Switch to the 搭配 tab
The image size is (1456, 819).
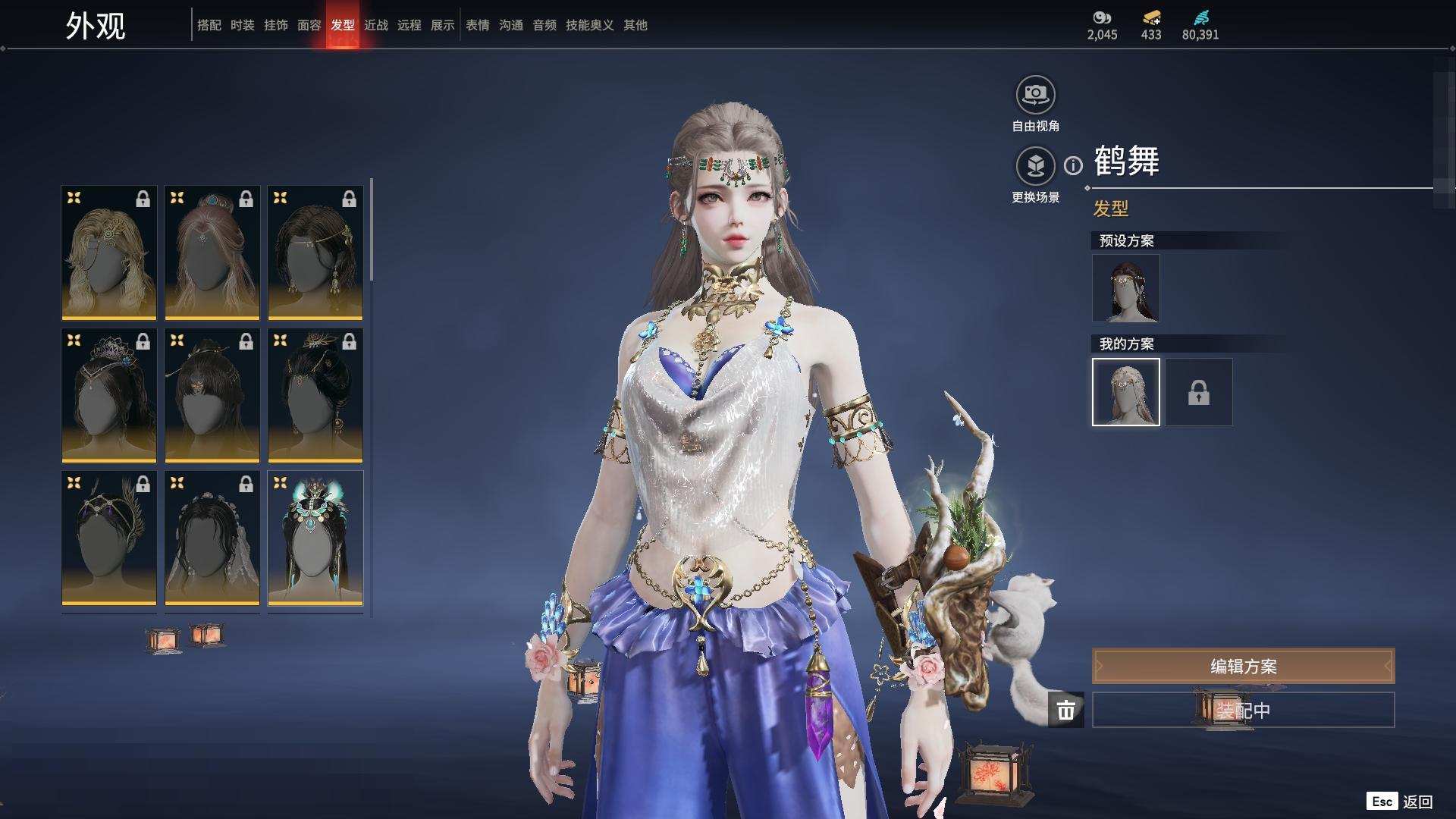coord(209,25)
